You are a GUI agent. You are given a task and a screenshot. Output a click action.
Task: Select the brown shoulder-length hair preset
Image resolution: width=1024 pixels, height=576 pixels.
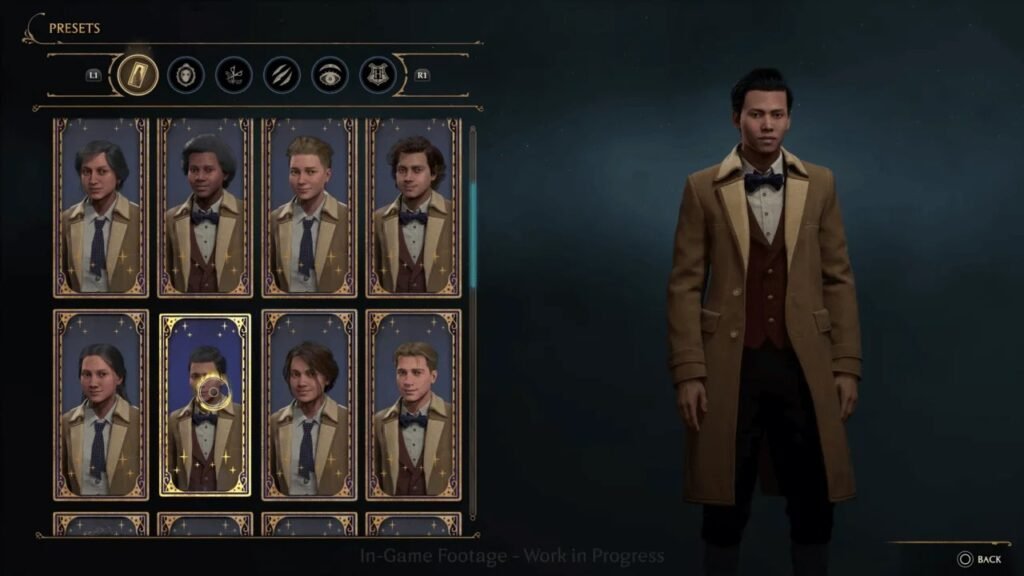coord(309,404)
